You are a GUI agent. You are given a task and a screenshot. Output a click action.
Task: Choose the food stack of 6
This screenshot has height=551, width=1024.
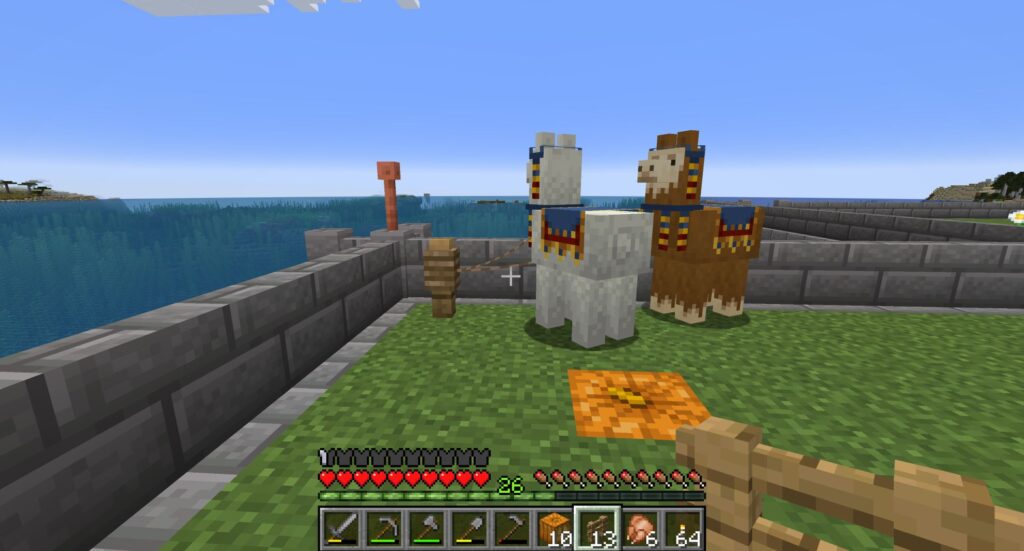click(641, 528)
